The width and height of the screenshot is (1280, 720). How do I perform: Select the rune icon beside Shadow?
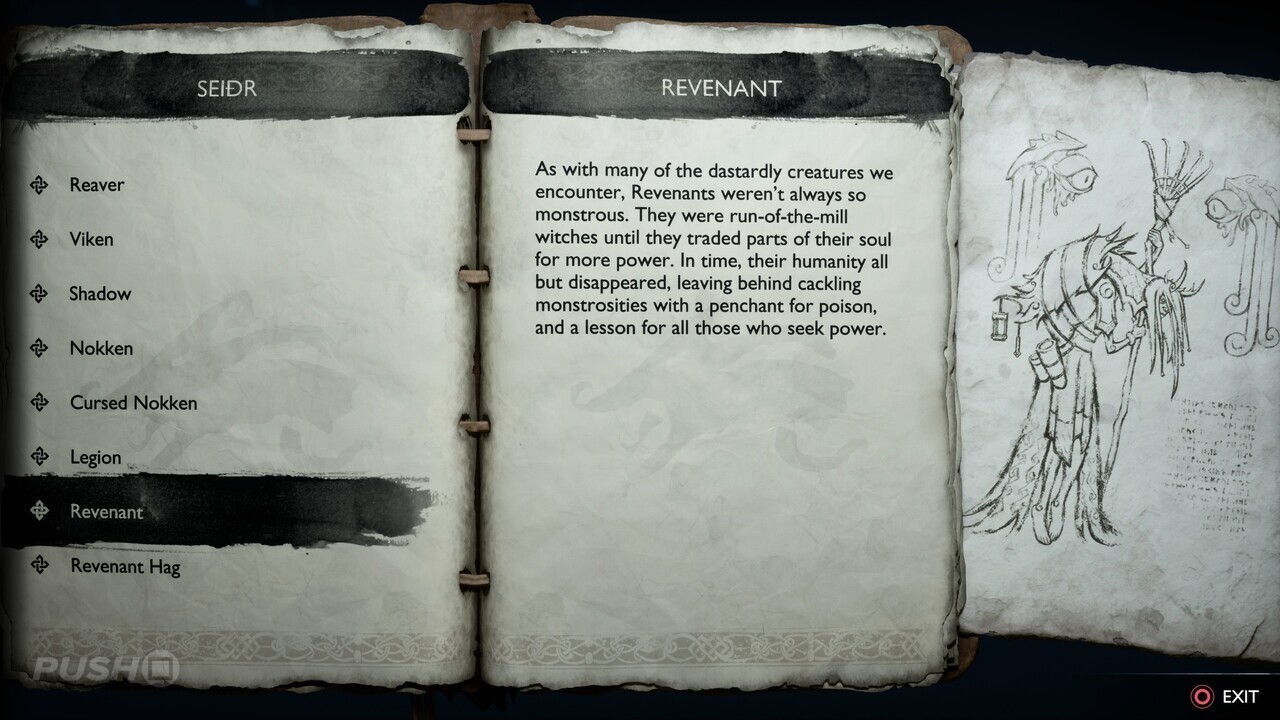click(40, 293)
